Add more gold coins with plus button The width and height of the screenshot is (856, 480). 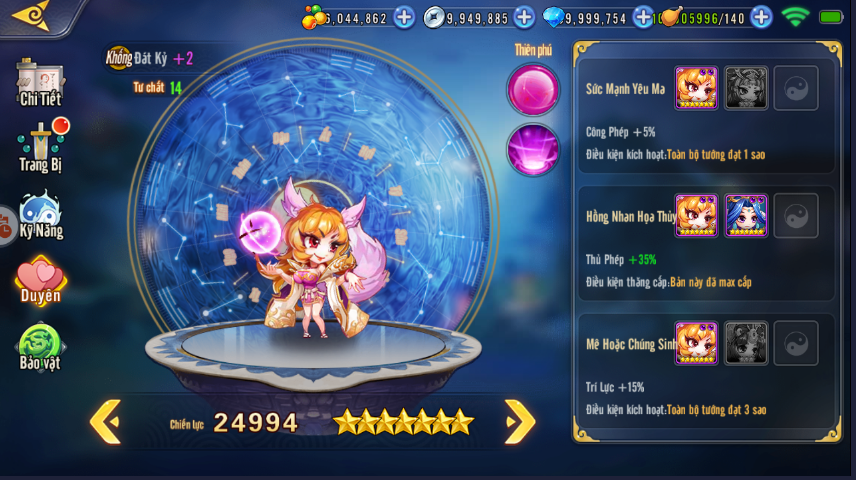[x=404, y=17]
